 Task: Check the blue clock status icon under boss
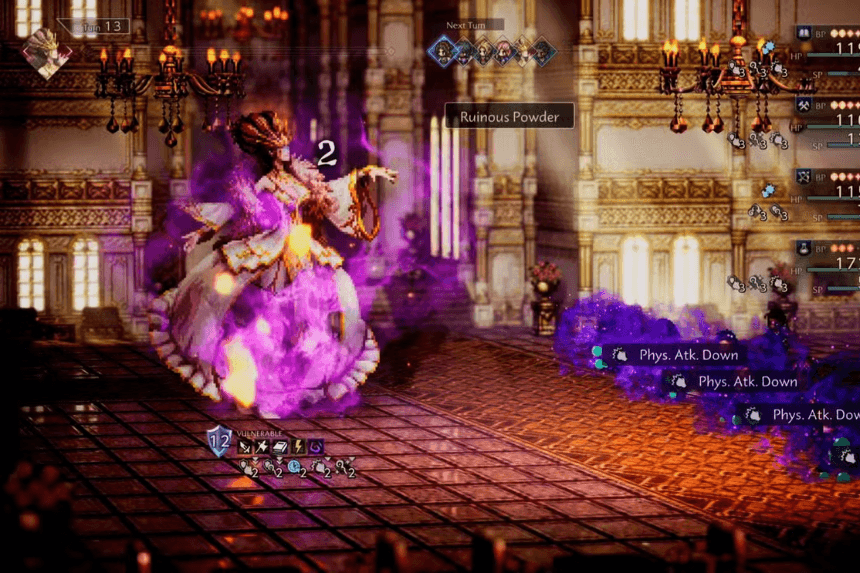(x=294, y=467)
